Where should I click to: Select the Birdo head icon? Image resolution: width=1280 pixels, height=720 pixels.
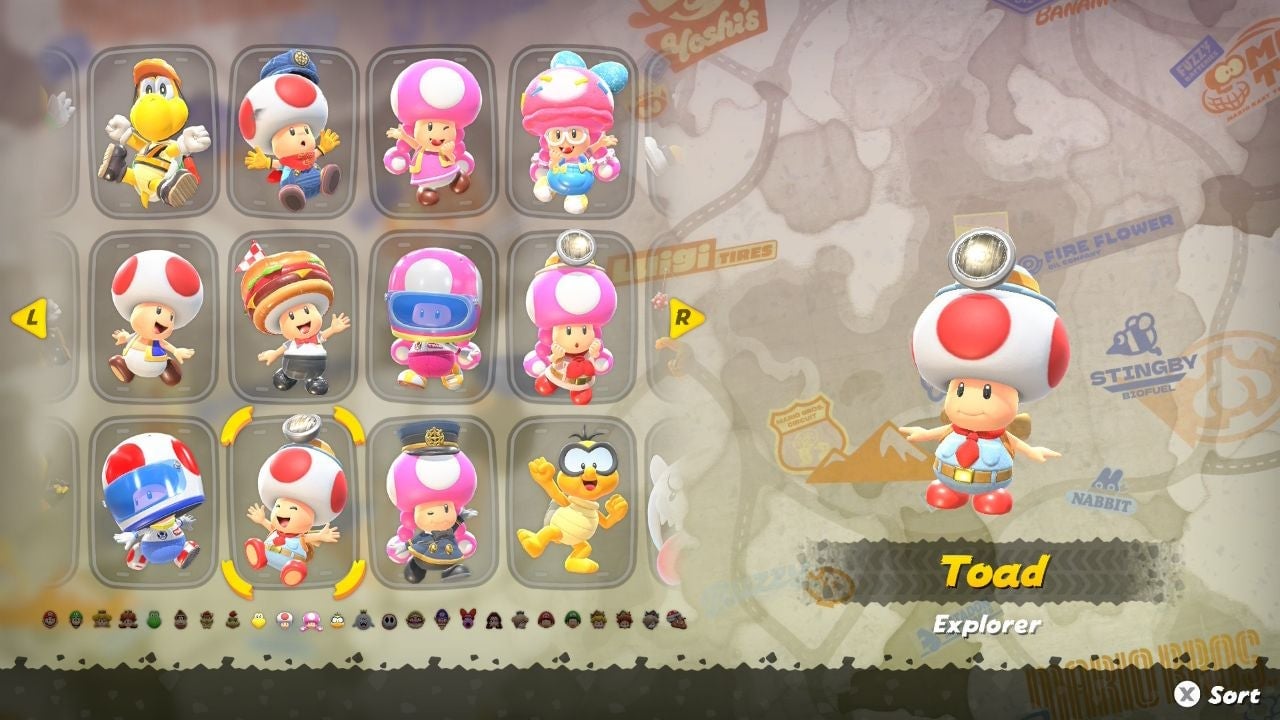pyautogui.click(x=467, y=620)
